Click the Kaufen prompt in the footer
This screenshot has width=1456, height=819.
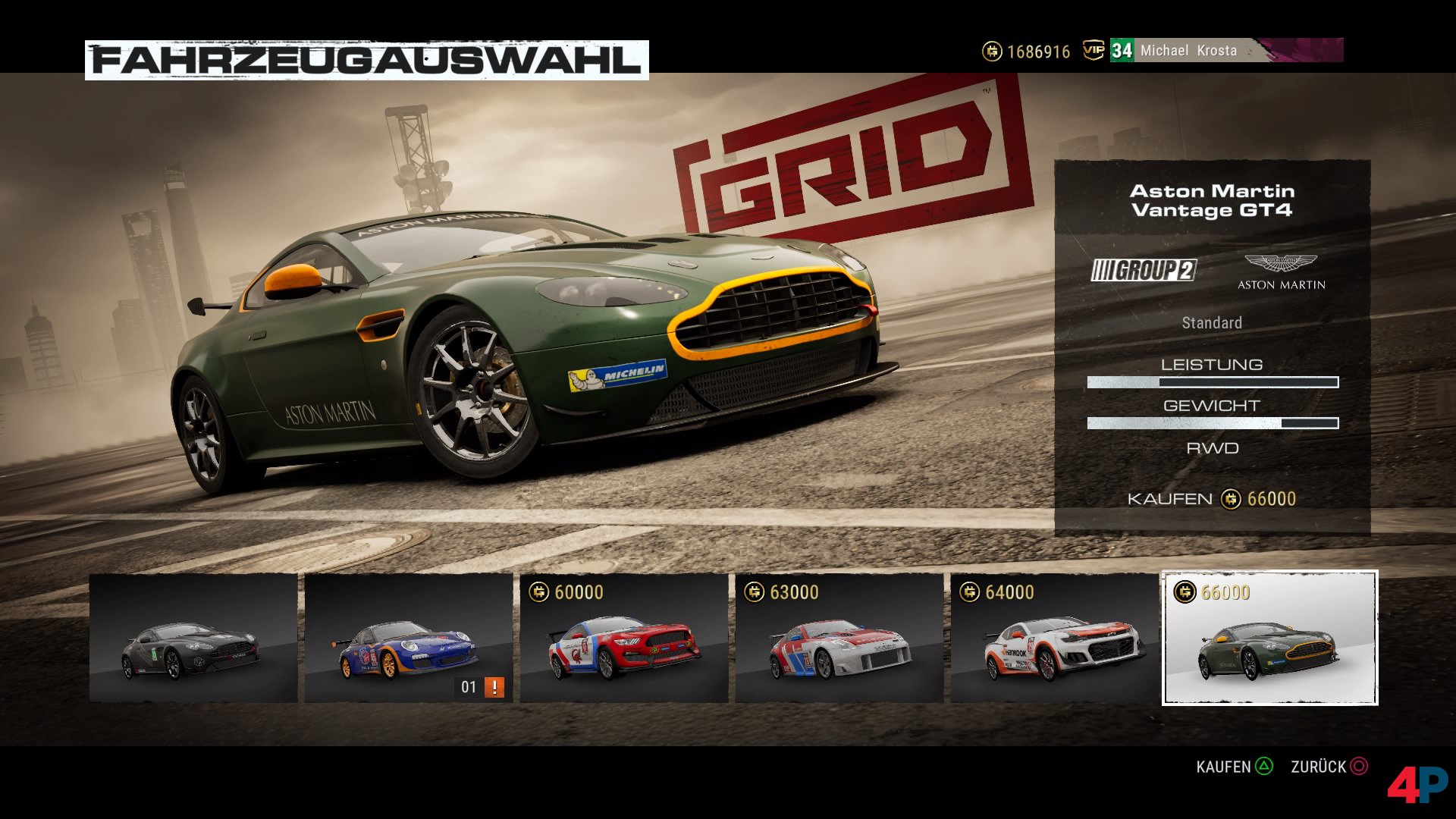(1234, 767)
